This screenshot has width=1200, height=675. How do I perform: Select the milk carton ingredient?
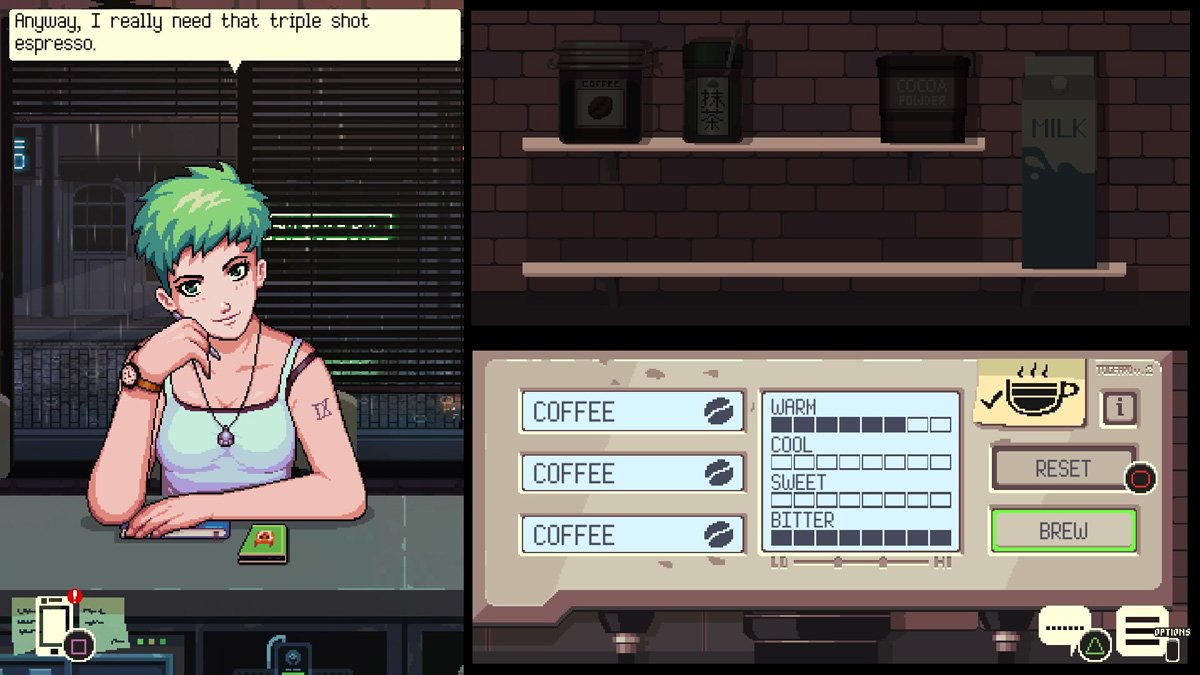click(1059, 165)
